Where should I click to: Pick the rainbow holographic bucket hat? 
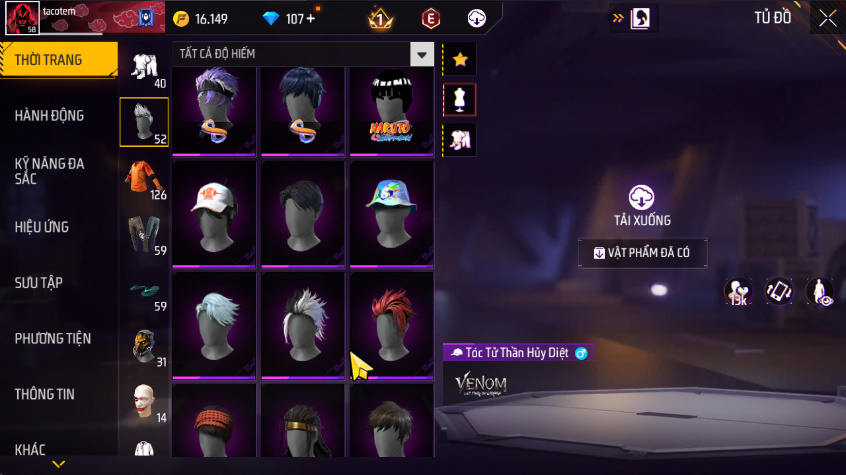[x=391, y=213]
